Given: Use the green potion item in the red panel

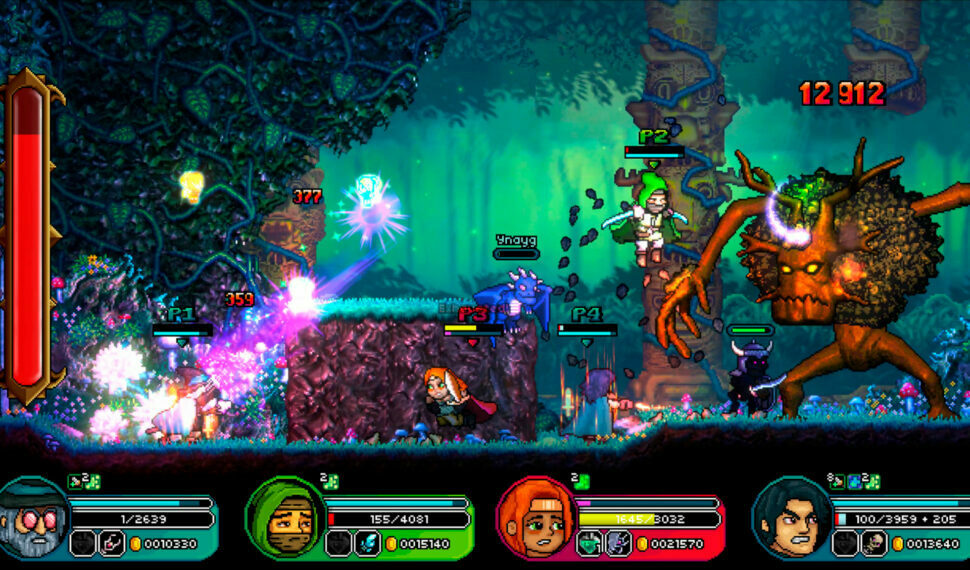Looking at the screenshot, I should (591, 543).
